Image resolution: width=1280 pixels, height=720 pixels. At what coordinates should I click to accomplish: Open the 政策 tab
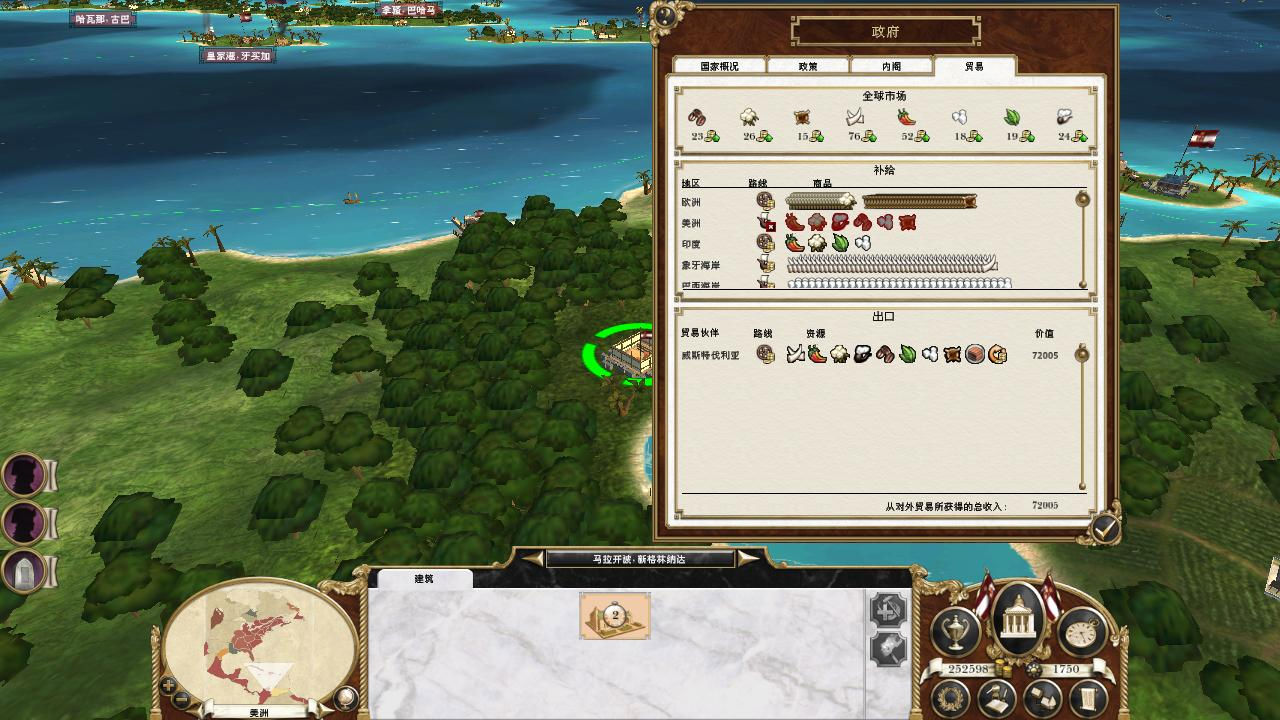click(x=808, y=66)
